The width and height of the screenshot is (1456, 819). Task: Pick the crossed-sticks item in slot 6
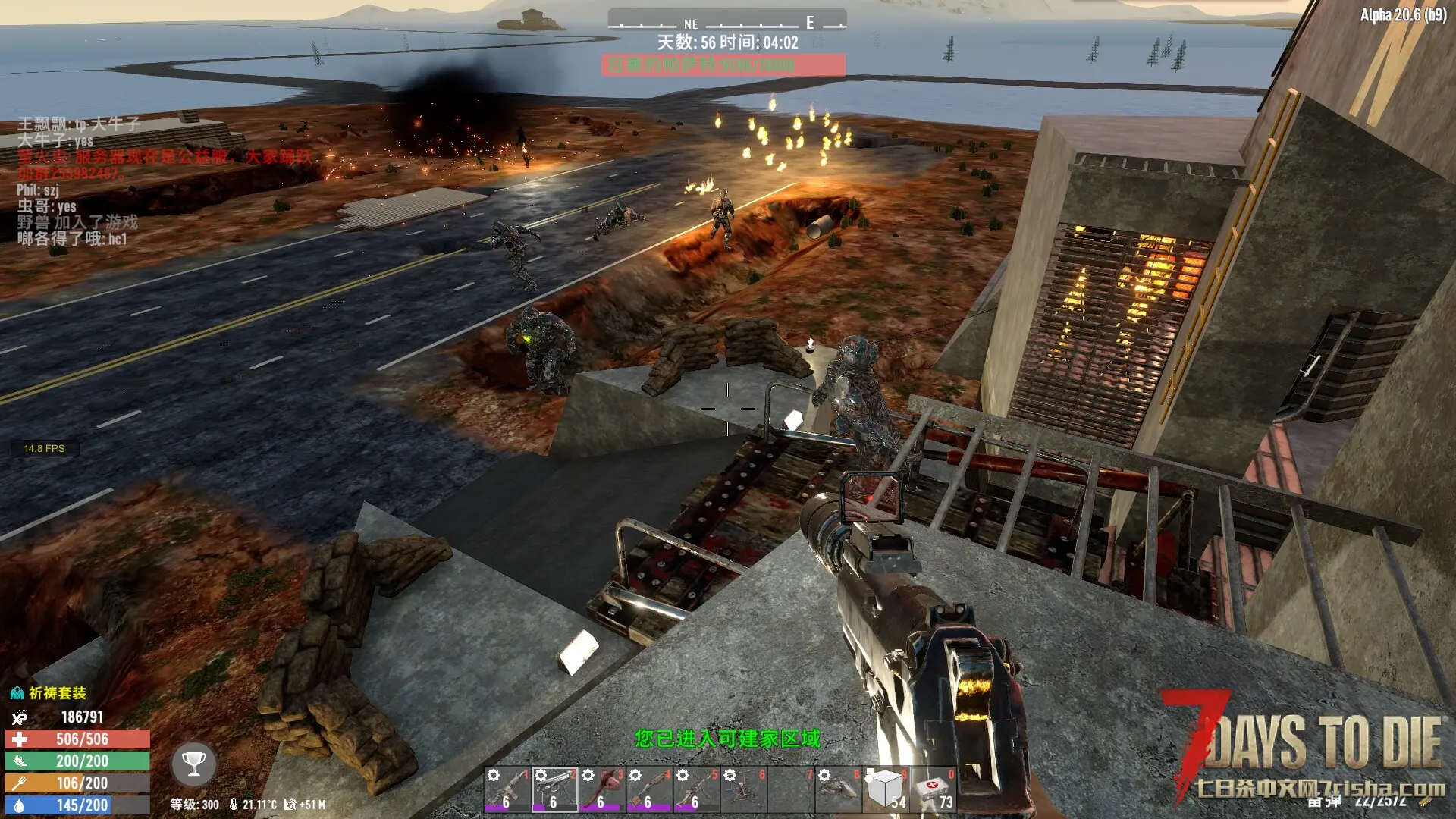coord(743,789)
